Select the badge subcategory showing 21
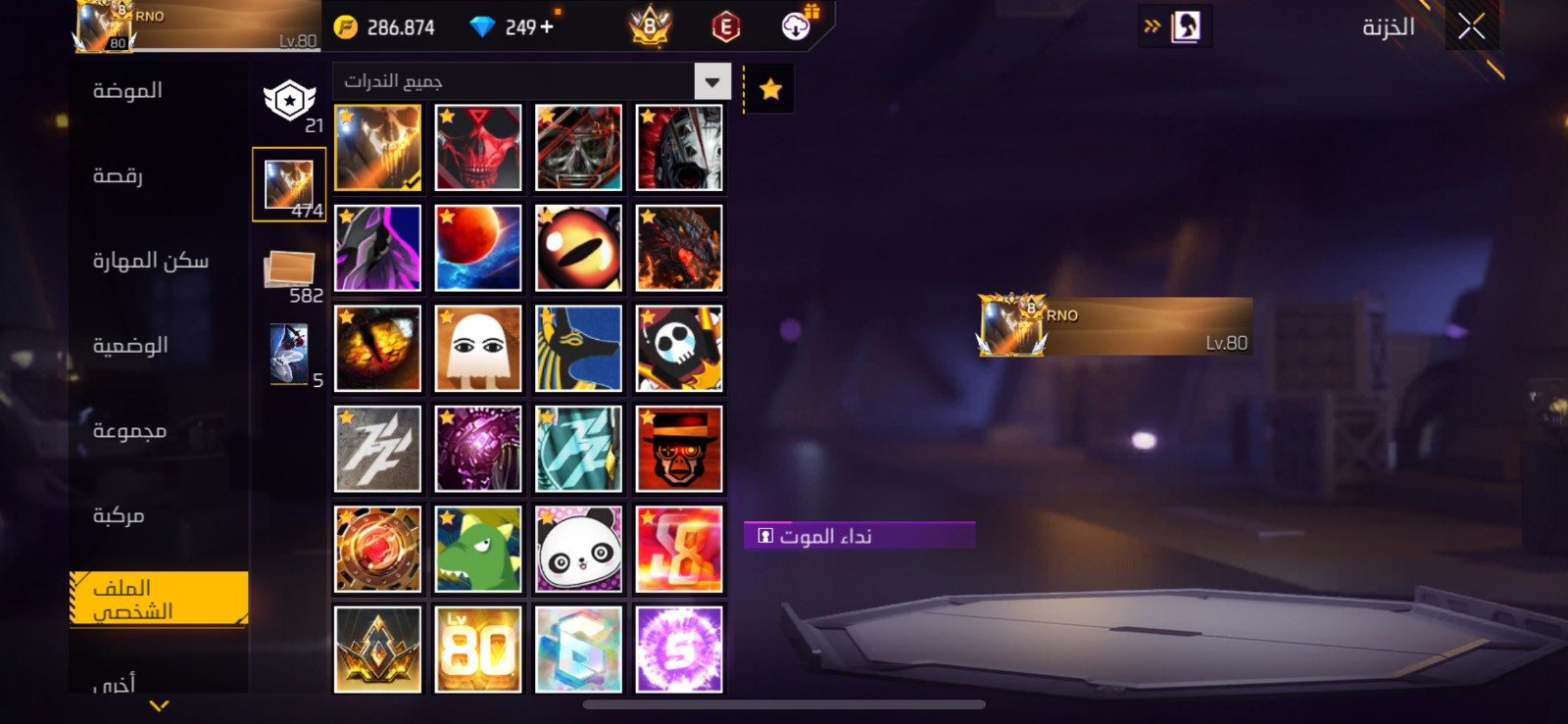This screenshot has height=724, width=1568. (x=290, y=102)
